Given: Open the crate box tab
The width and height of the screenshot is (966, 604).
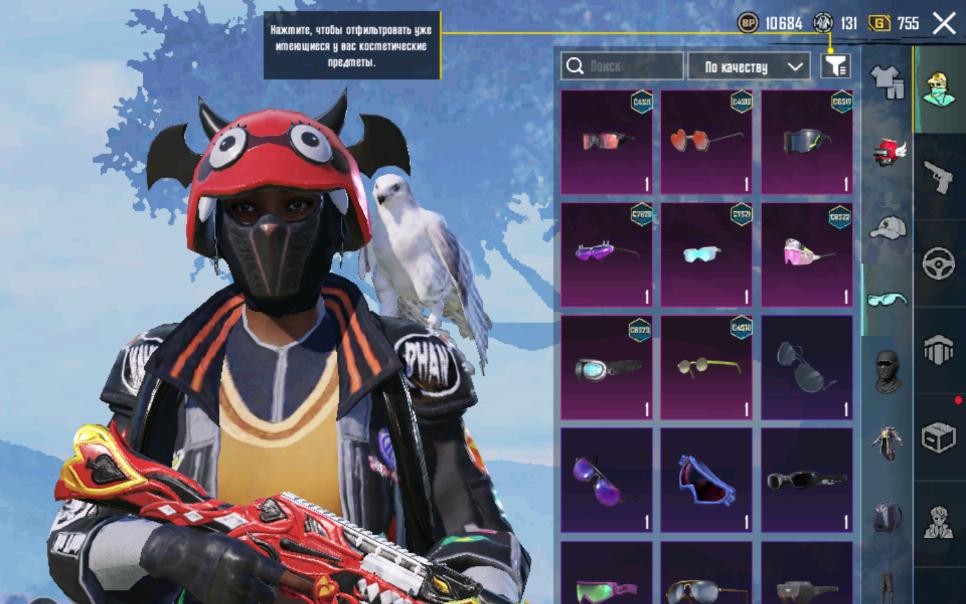Looking at the screenshot, I should click(939, 437).
